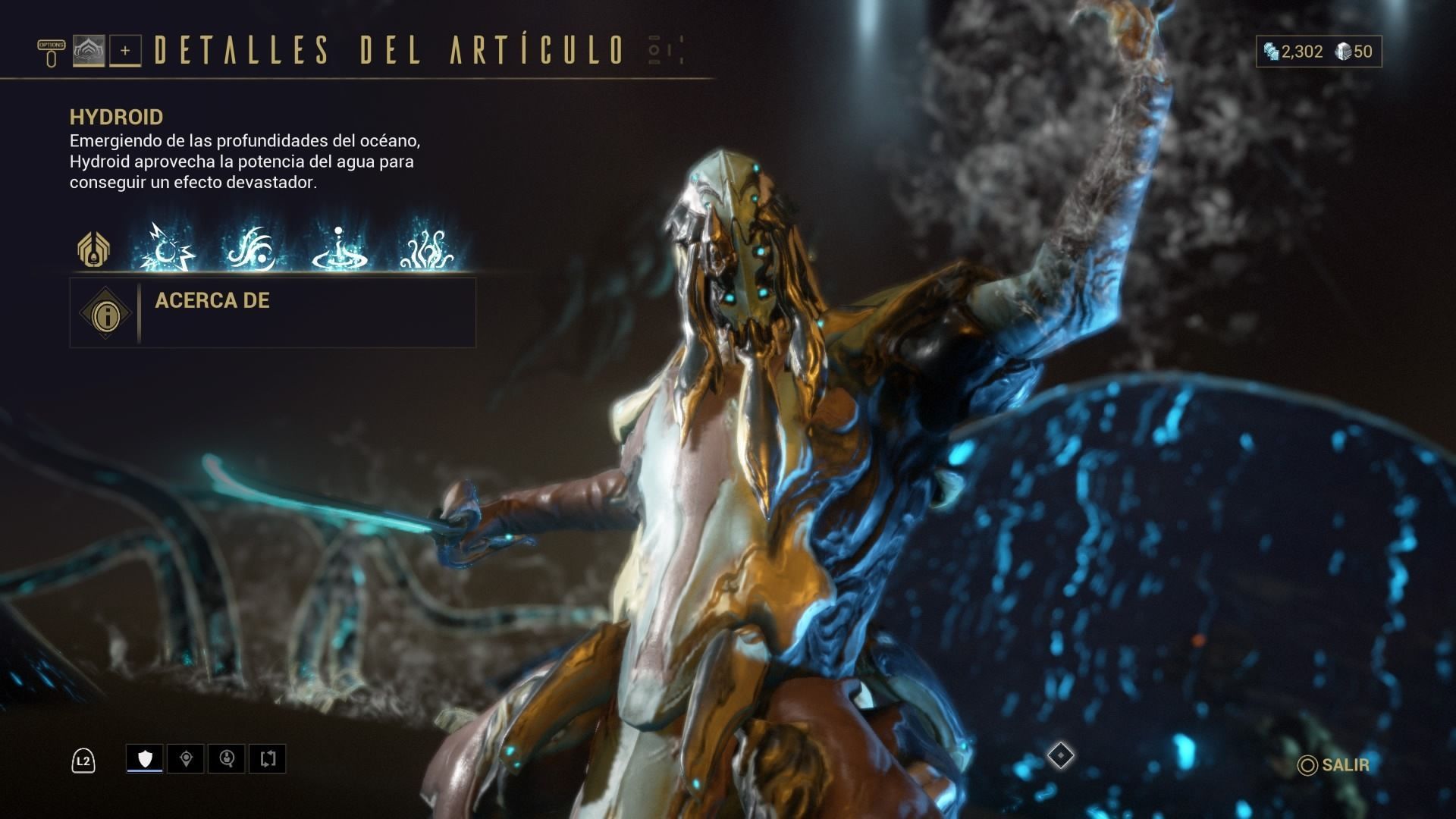
Task: Select the Warframe thumbnail in the header
Action: 89,52
